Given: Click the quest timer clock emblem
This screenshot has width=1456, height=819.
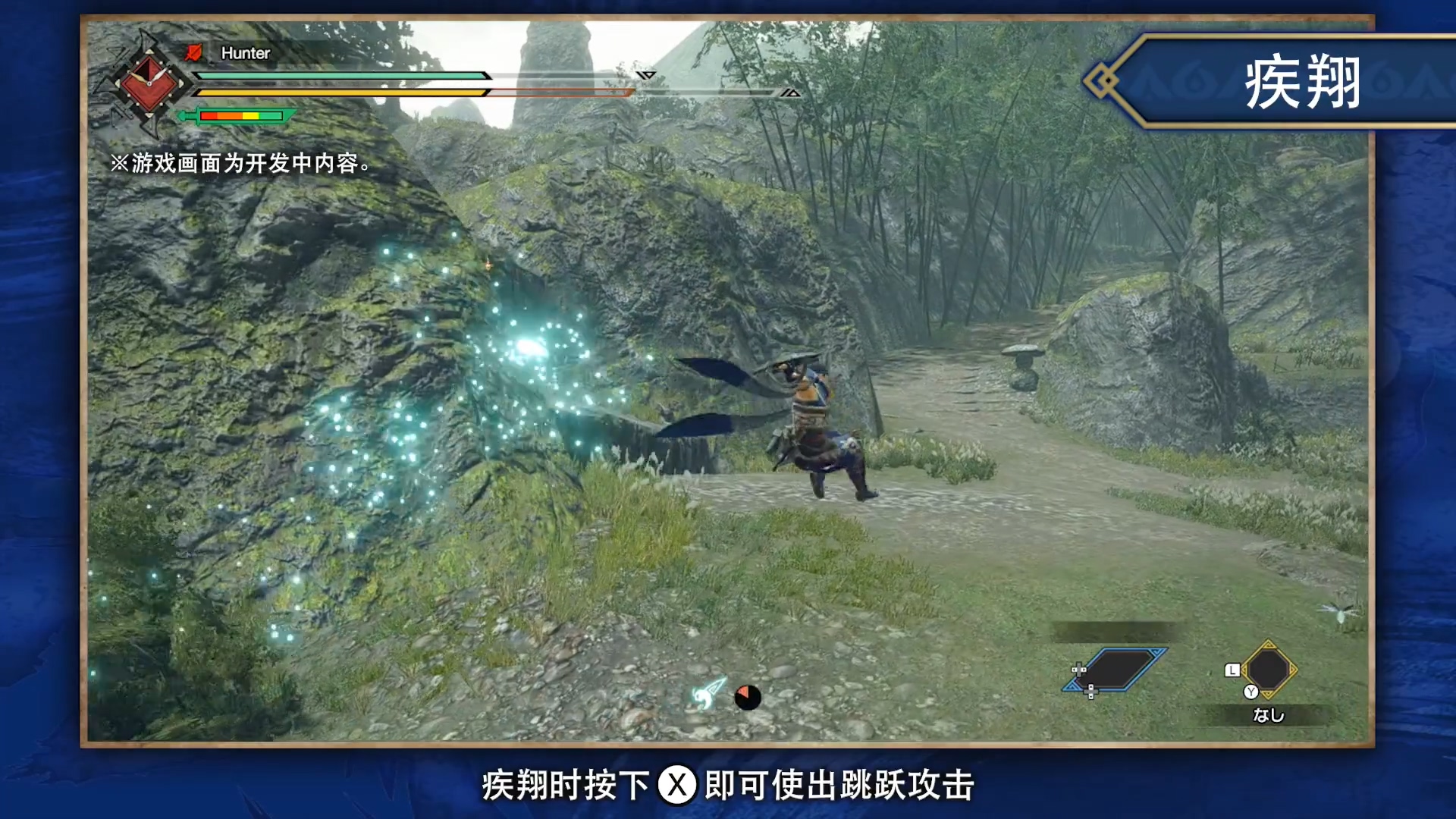Looking at the screenshot, I should 149,82.
